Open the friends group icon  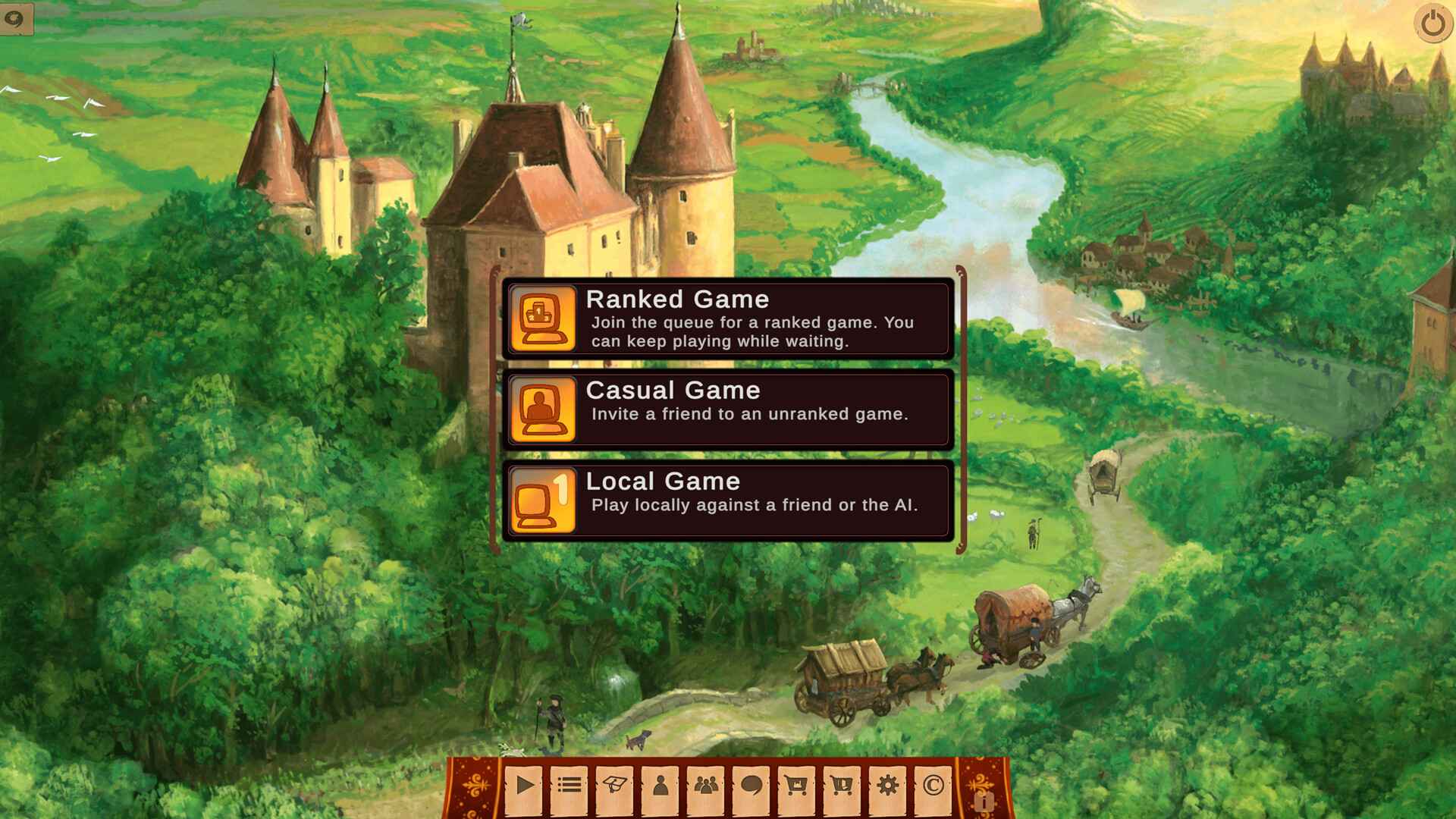coord(707,786)
